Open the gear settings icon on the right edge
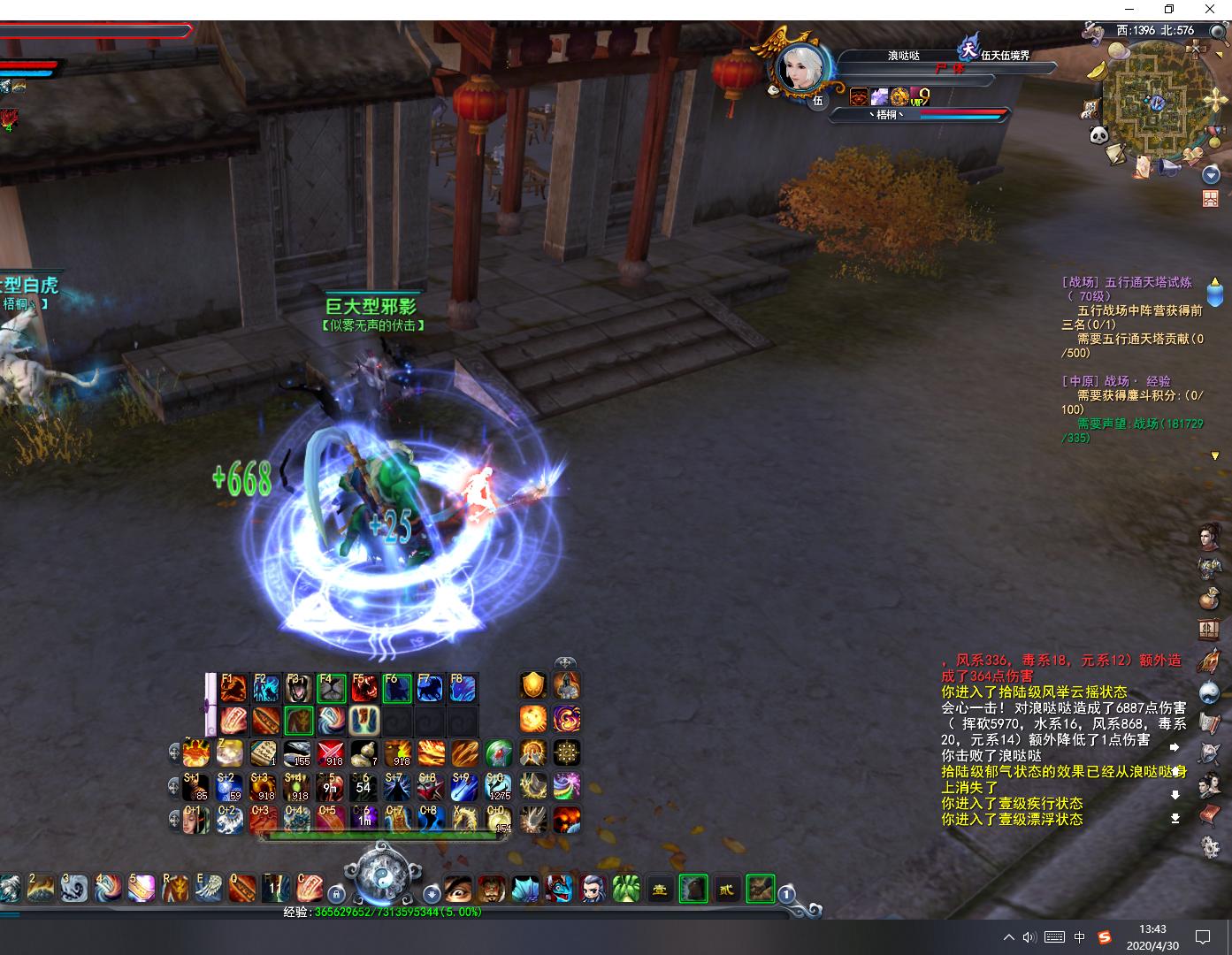Screen dimensions: 1232x955 (x=1210, y=846)
